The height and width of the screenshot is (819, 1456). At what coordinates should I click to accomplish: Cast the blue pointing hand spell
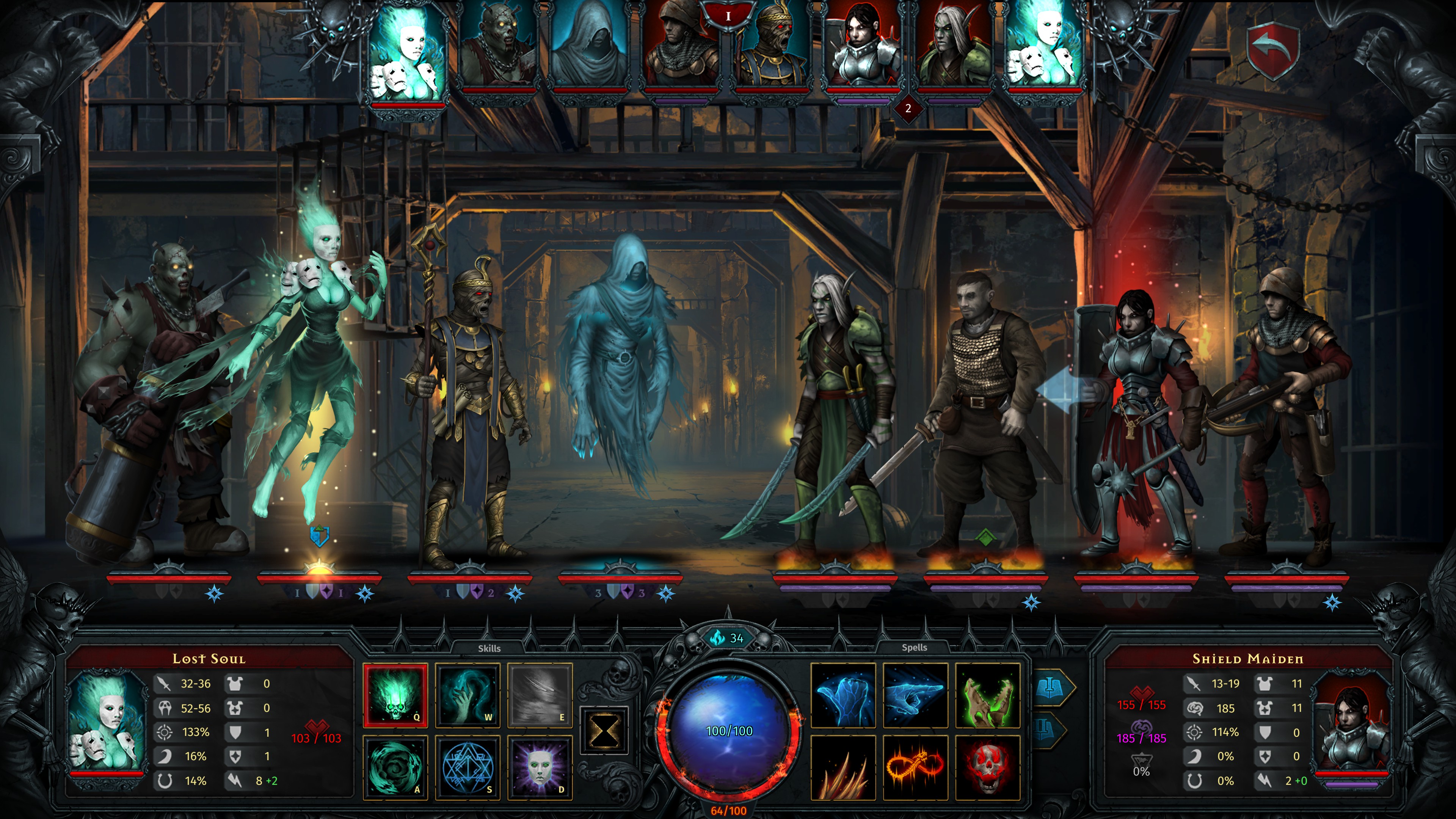[x=915, y=695]
